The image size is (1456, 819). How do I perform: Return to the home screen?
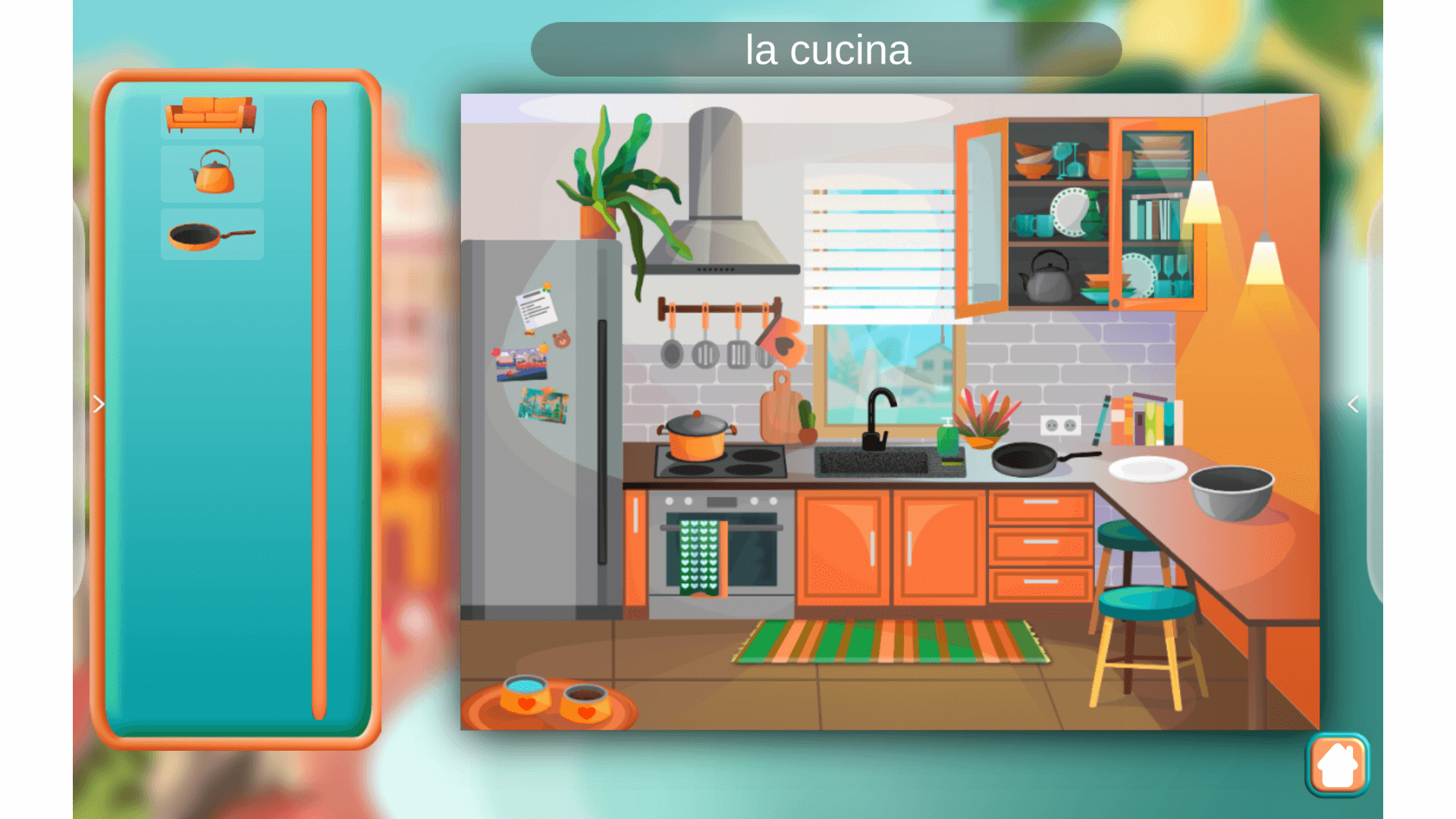(x=1337, y=764)
